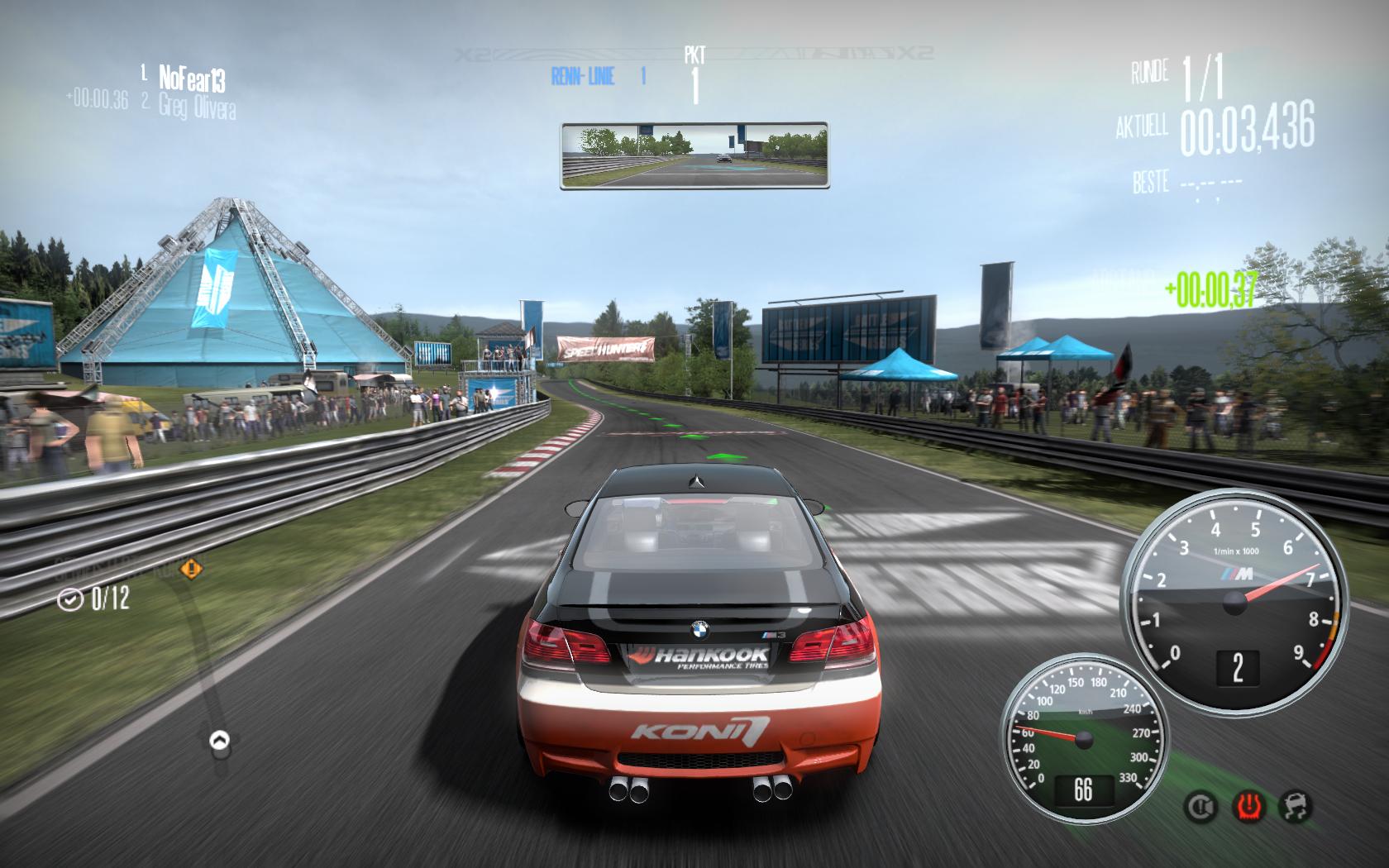
Task: Click the Renn-Linie bonus label
Action: (583, 77)
